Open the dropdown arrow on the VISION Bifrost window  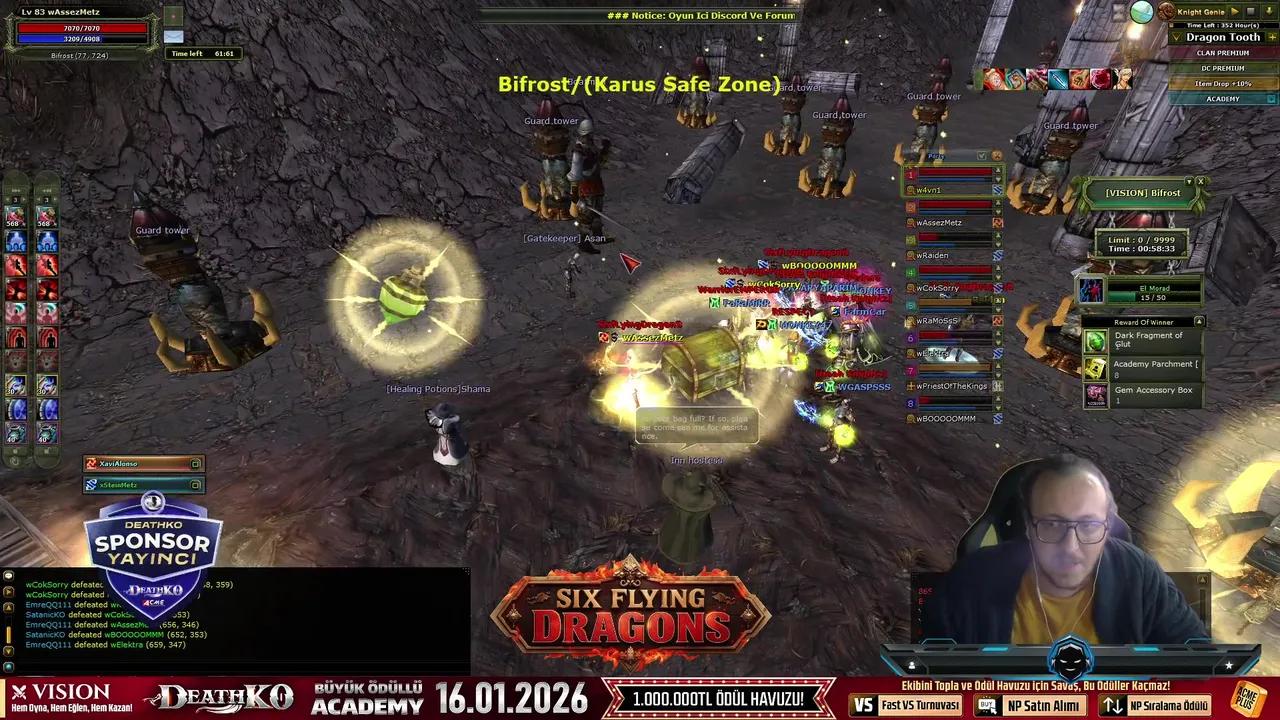pyautogui.click(x=1189, y=181)
